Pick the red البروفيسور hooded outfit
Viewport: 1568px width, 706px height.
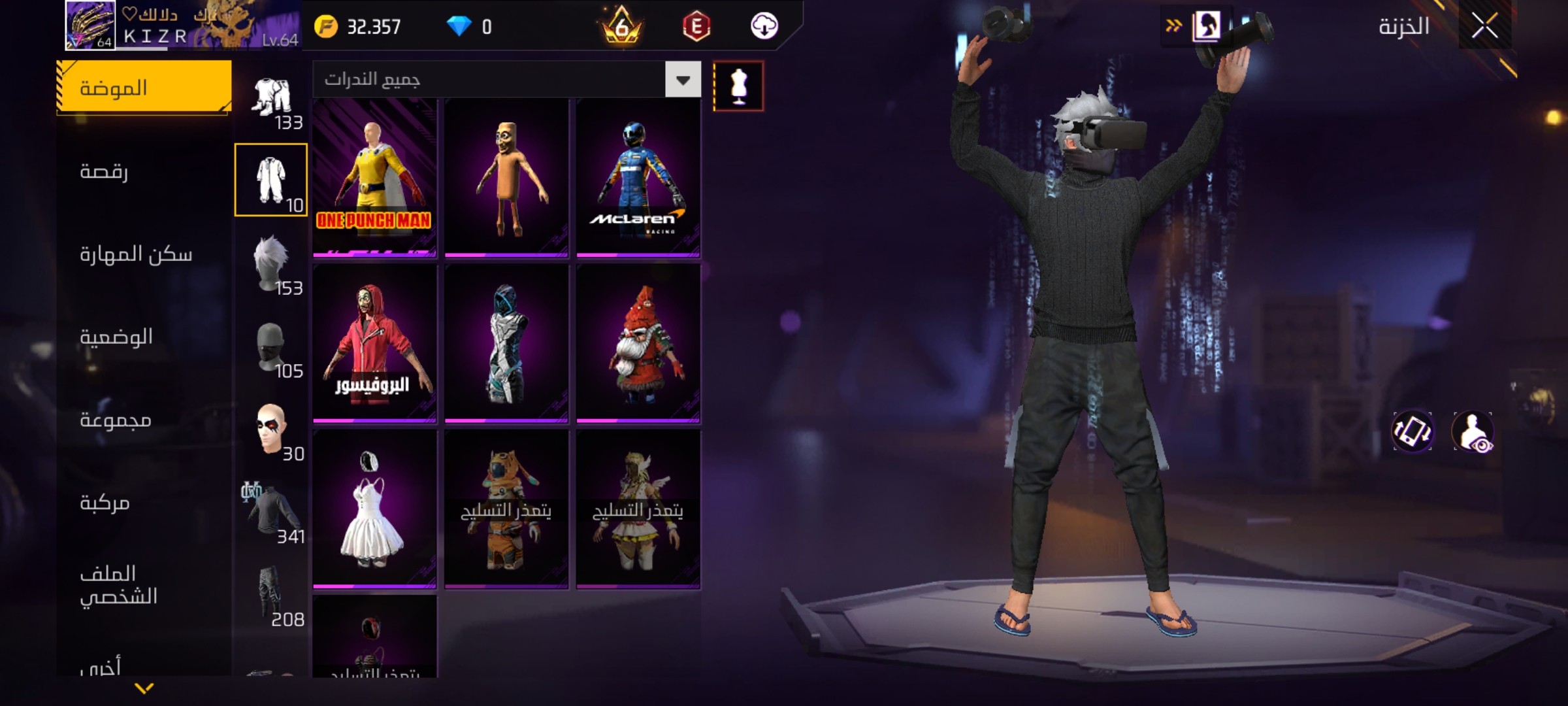click(x=374, y=343)
